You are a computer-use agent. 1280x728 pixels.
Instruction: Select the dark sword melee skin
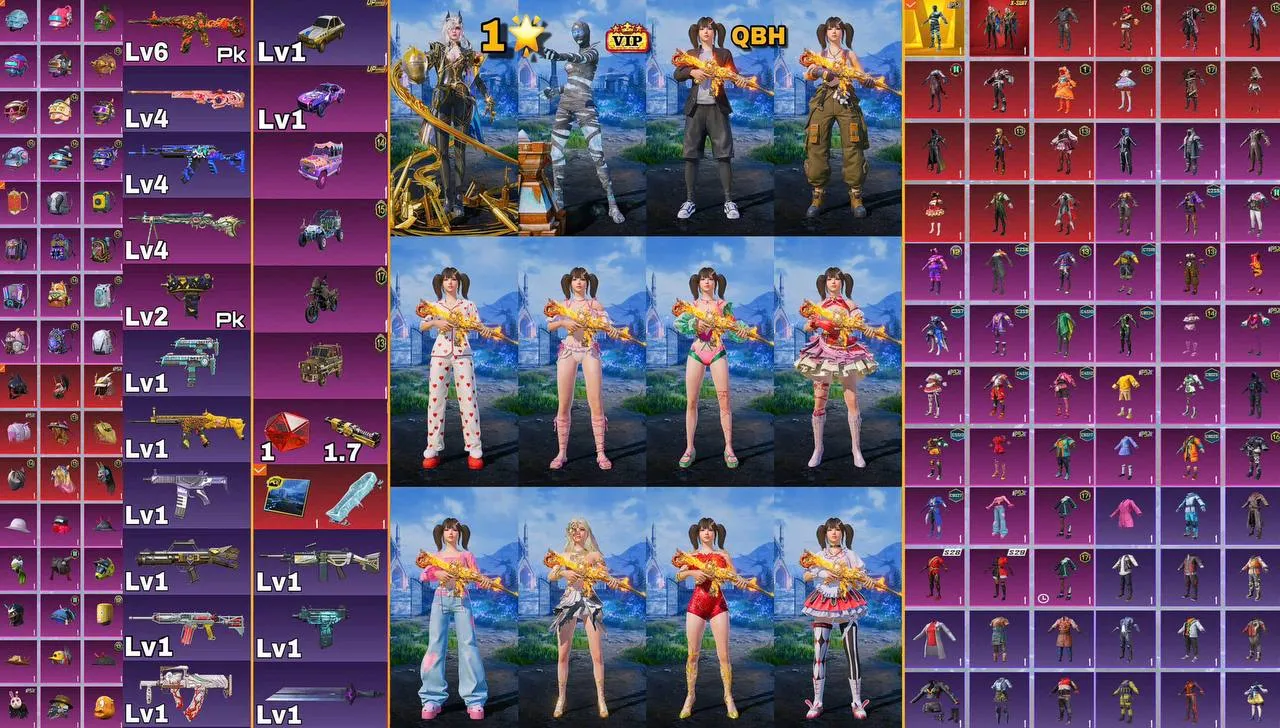pos(320,694)
